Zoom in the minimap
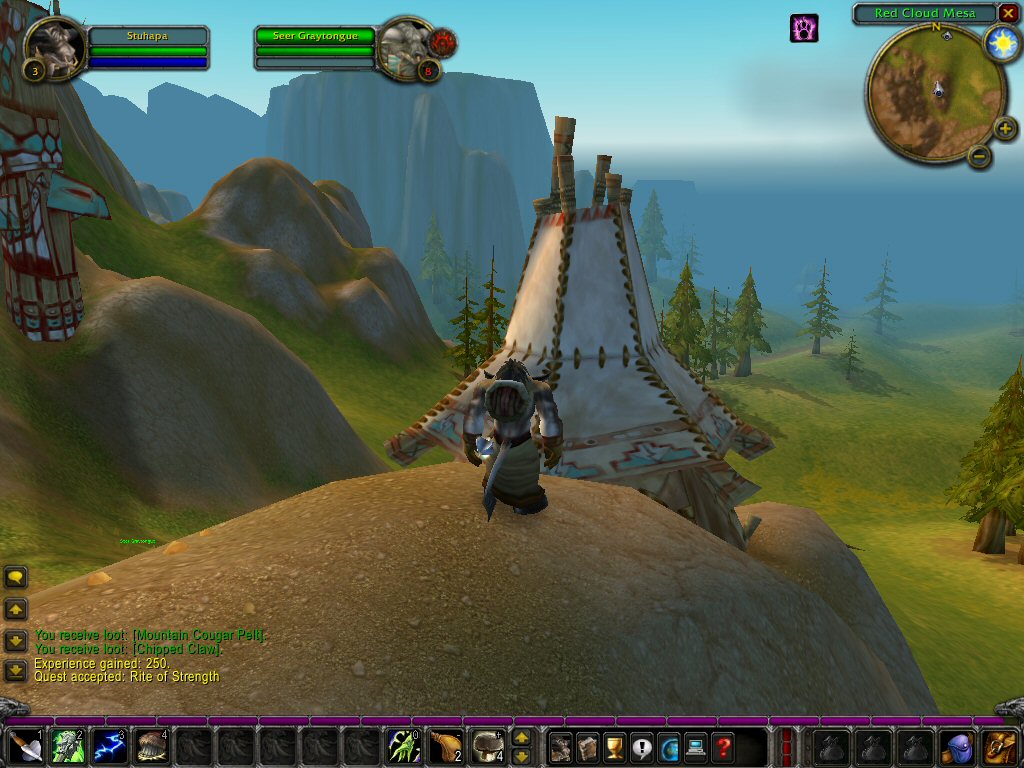This screenshot has height=768, width=1024. click(1005, 127)
